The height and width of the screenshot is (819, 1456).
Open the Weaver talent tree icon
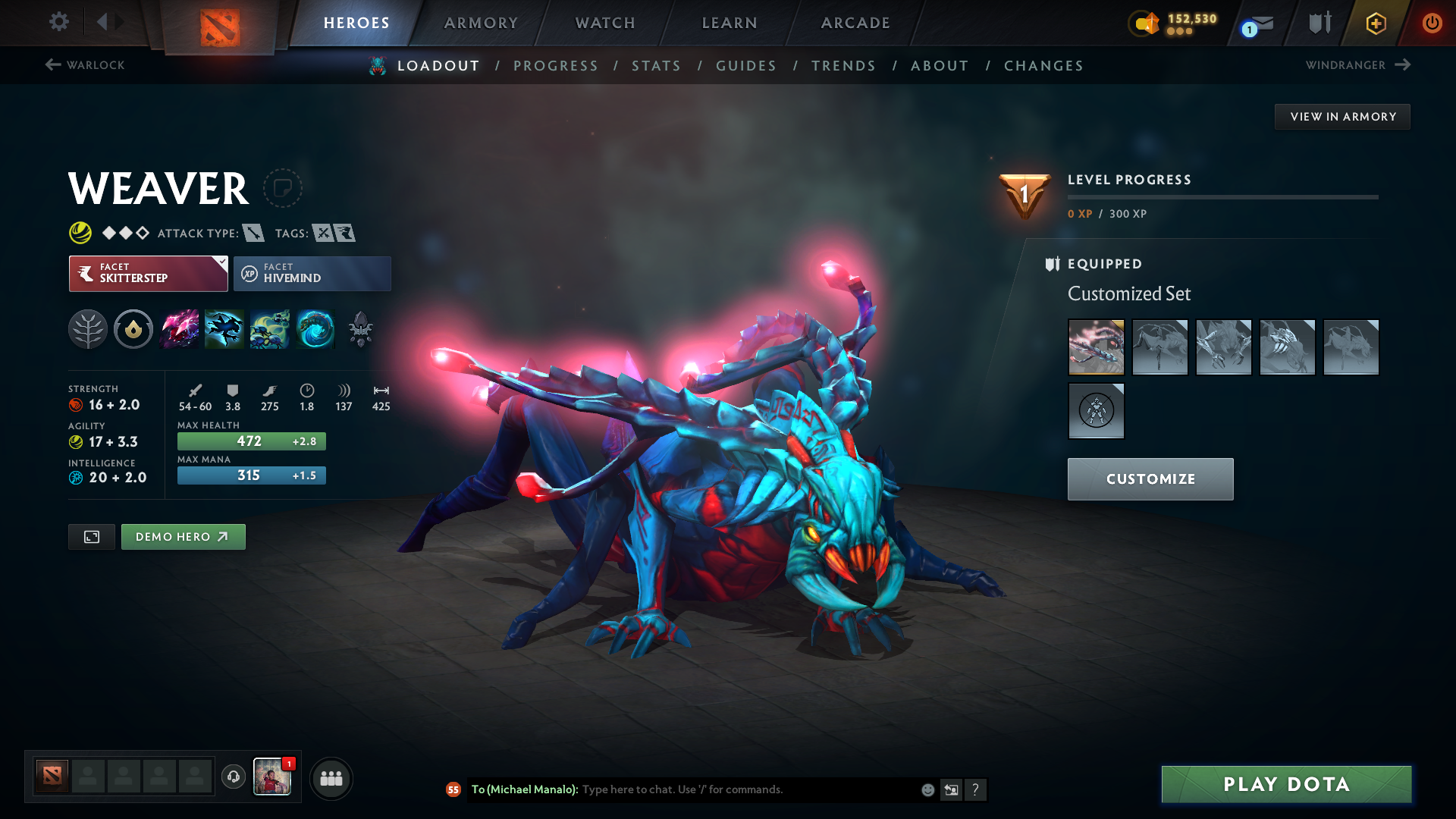(88, 329)
